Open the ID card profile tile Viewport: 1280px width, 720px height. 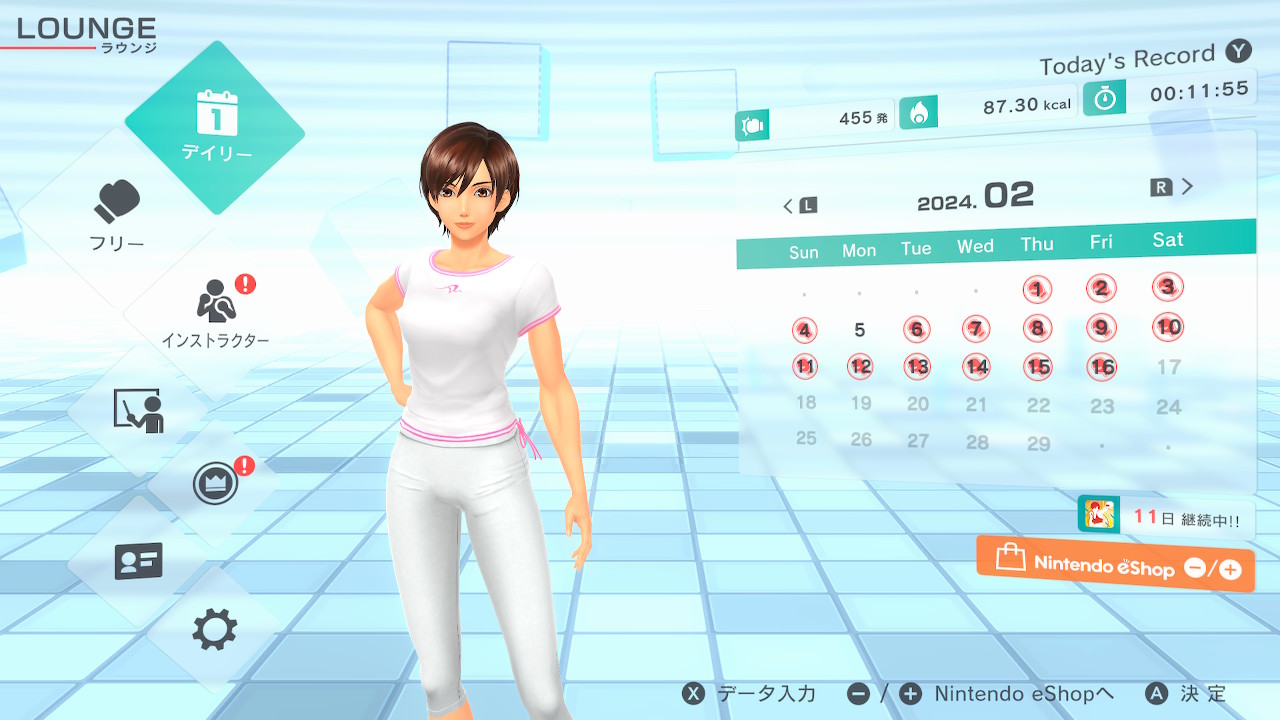pyautogui.click(x=138, y=561)
